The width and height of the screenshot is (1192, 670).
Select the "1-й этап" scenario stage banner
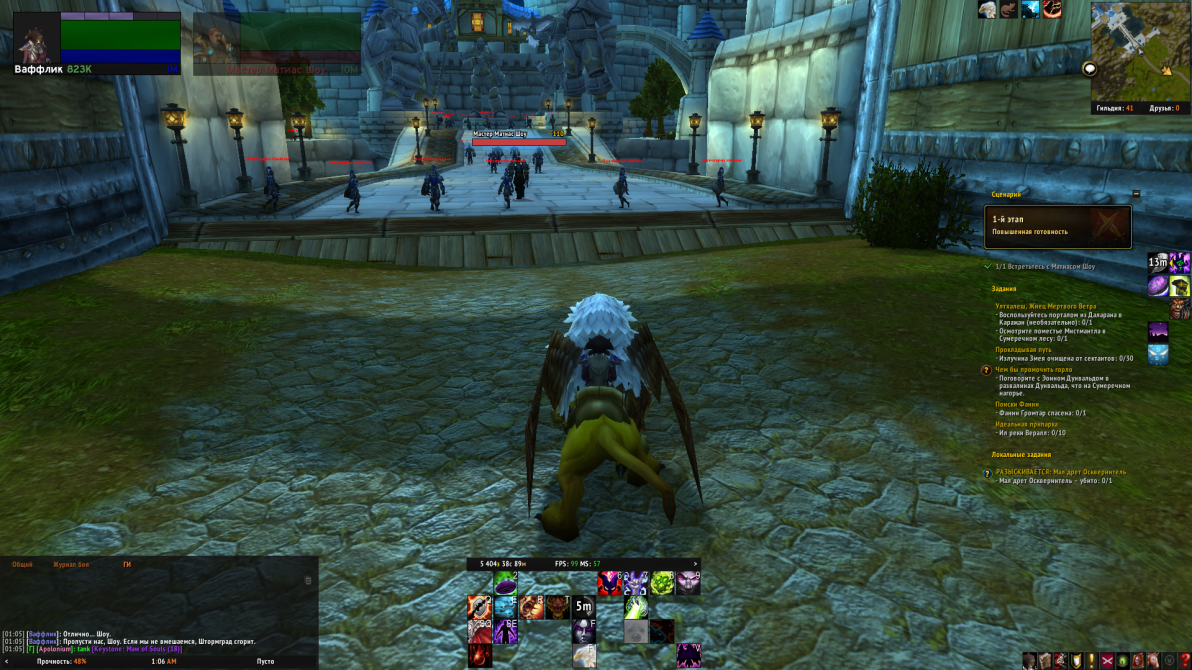[x=1058, y=226]
